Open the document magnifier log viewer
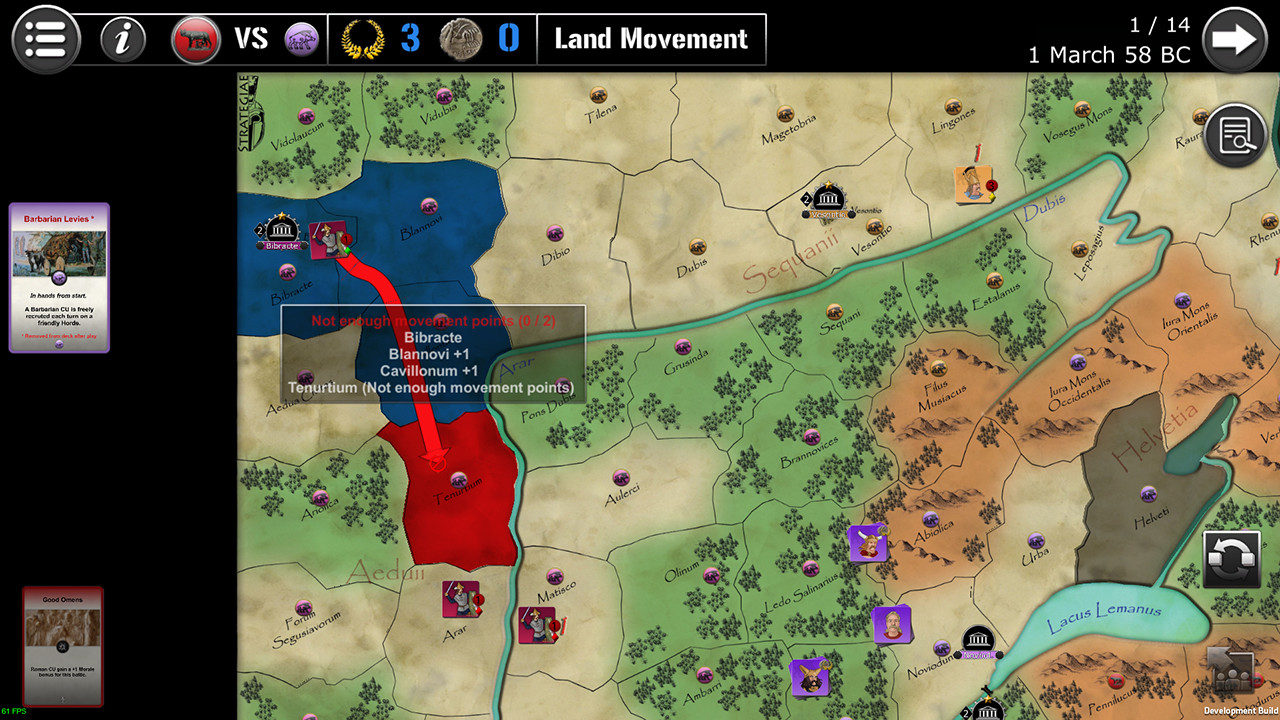Screen dimensions: 1280x720 click(x=1234, y=135)
